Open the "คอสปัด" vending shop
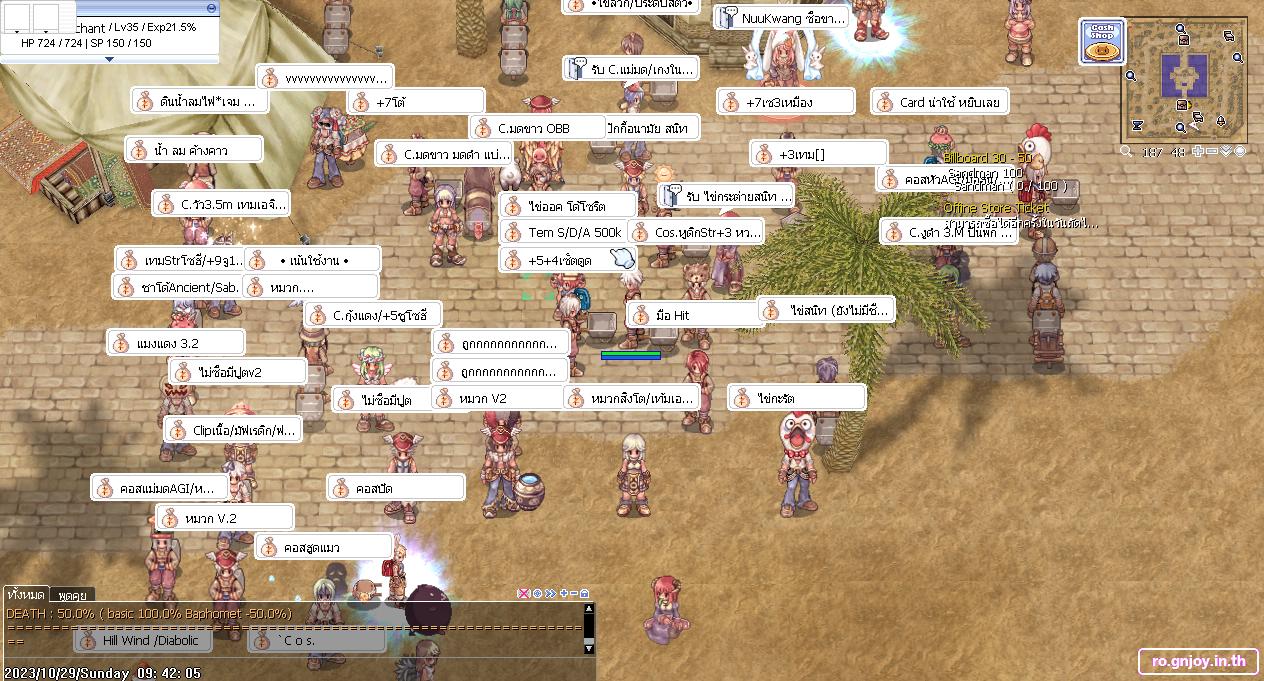The width and height of the screenshot is (1264, 681). (396, 489)
